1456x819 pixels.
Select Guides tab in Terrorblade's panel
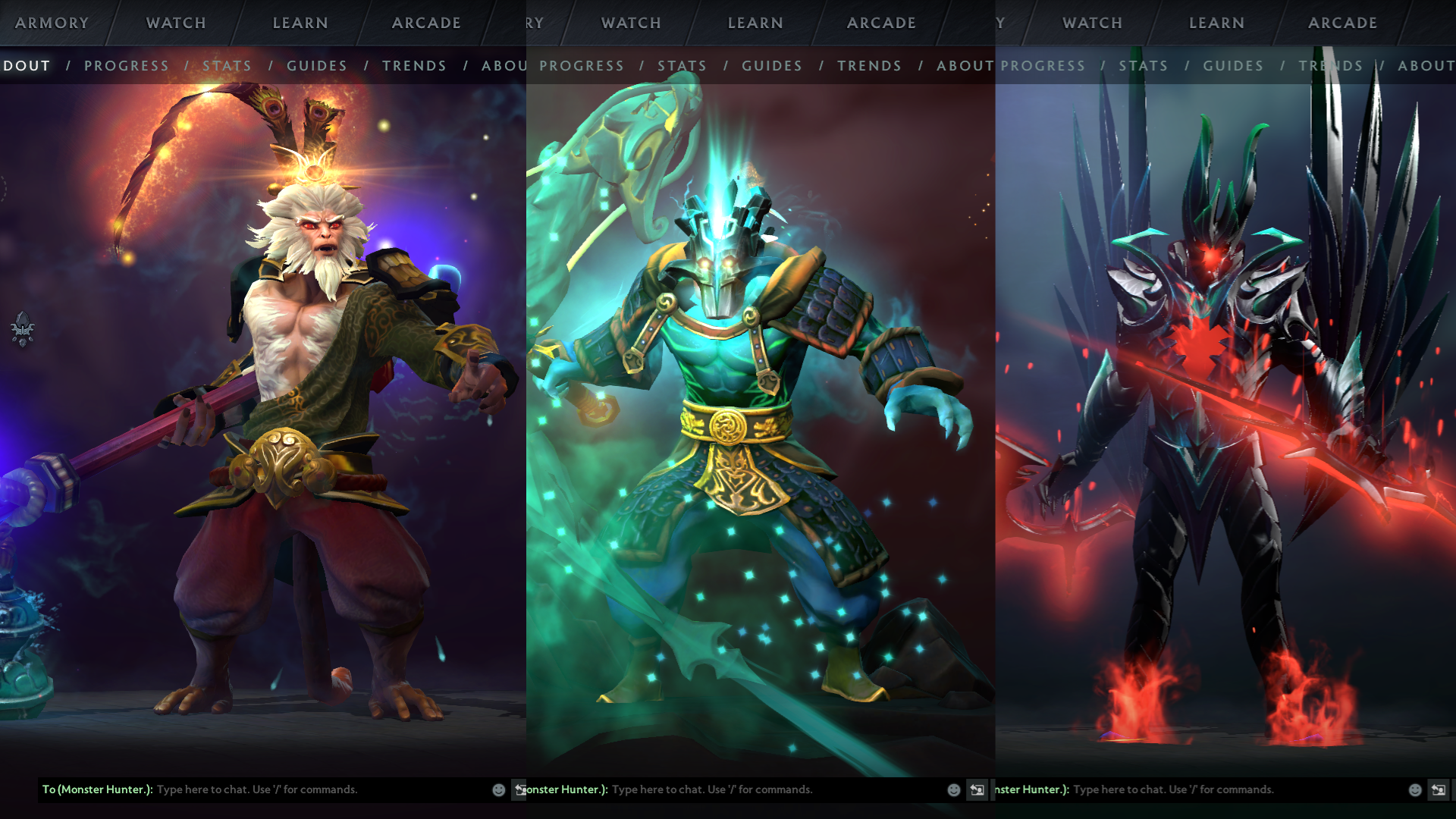pyautogui.click(x=1233, y=66)
